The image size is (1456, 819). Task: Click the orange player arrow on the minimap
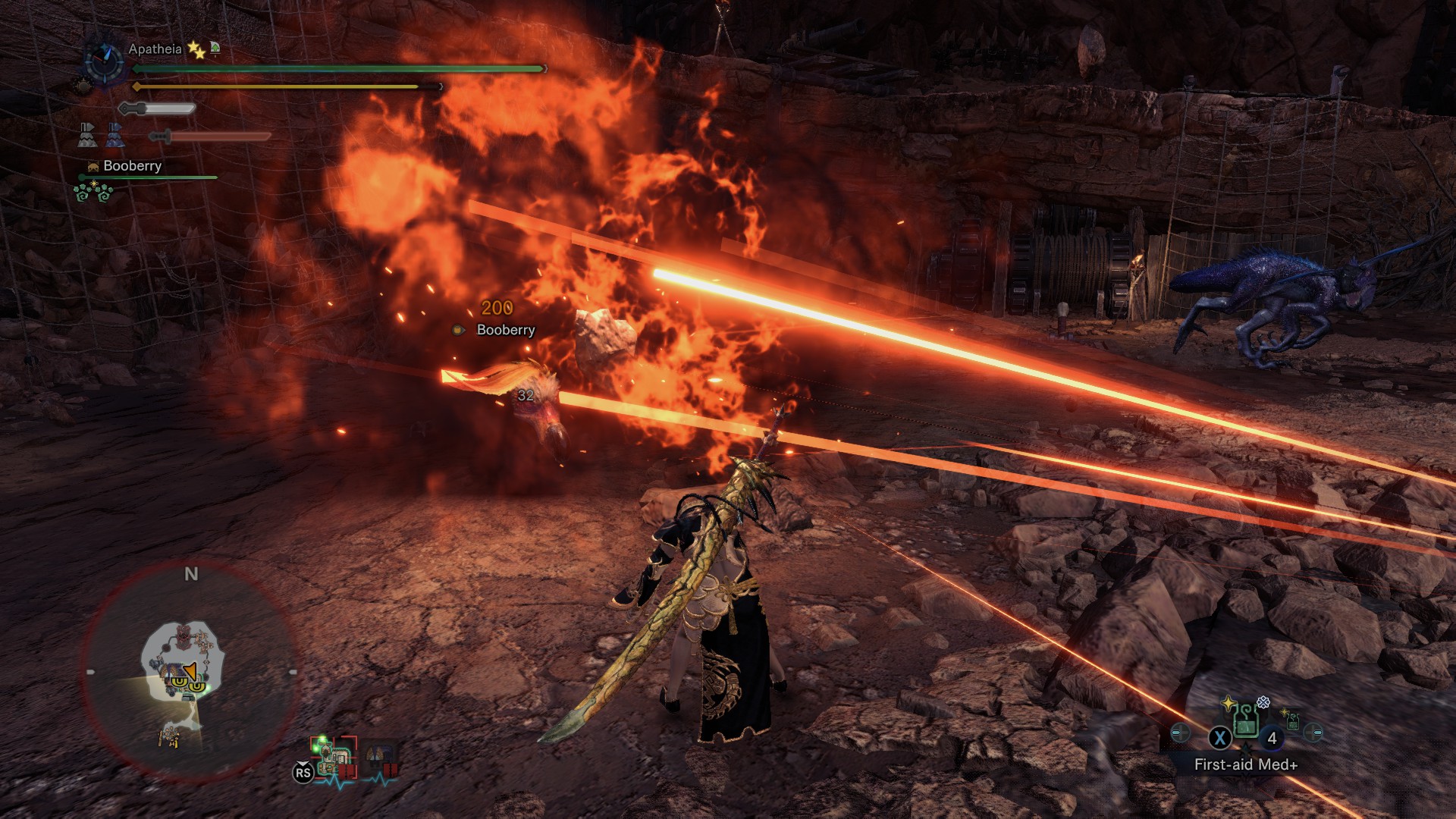pyautogui.click(x=190, y=670)
